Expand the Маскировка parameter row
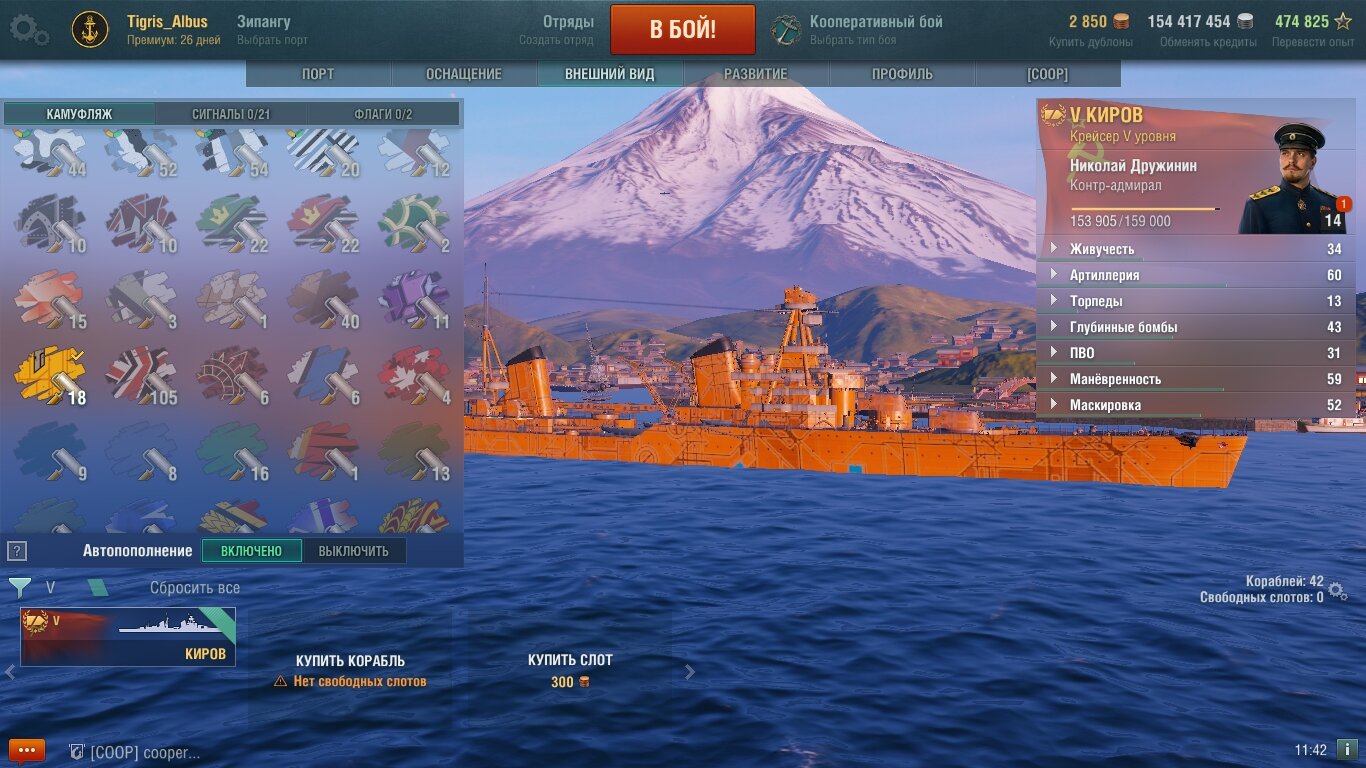Viewport: 1366px width, 768px height. click(1195, 405)
